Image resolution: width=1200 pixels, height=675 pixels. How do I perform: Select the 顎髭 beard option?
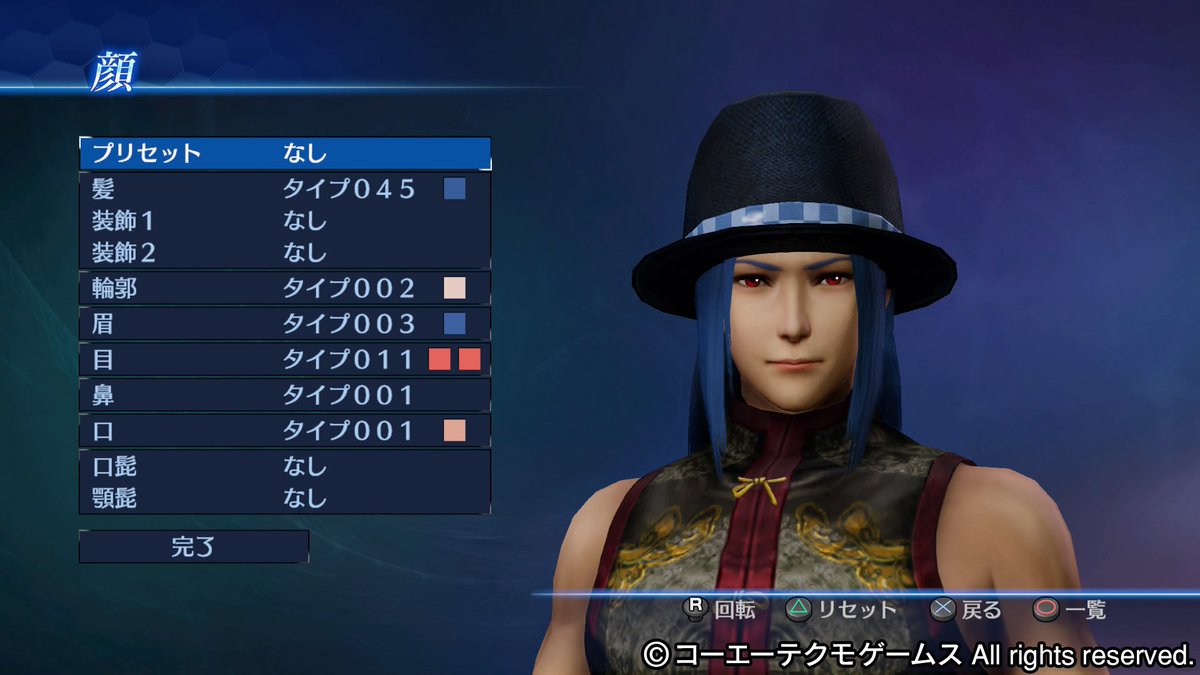click(285, 497)
